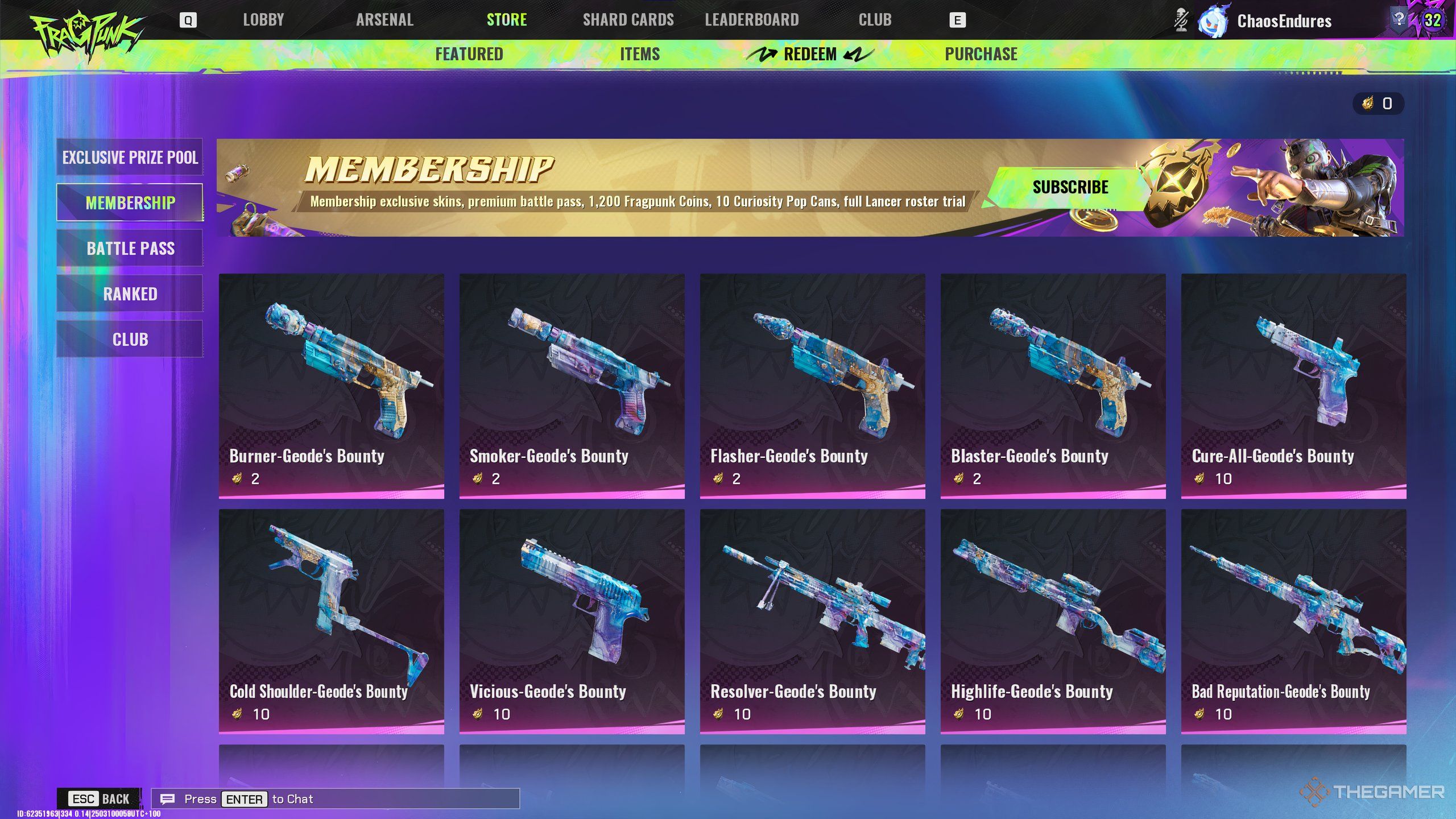View the Resolver-Geode's Bounty sniper skin
This screenshot has width=1456, height=819.
812,621
